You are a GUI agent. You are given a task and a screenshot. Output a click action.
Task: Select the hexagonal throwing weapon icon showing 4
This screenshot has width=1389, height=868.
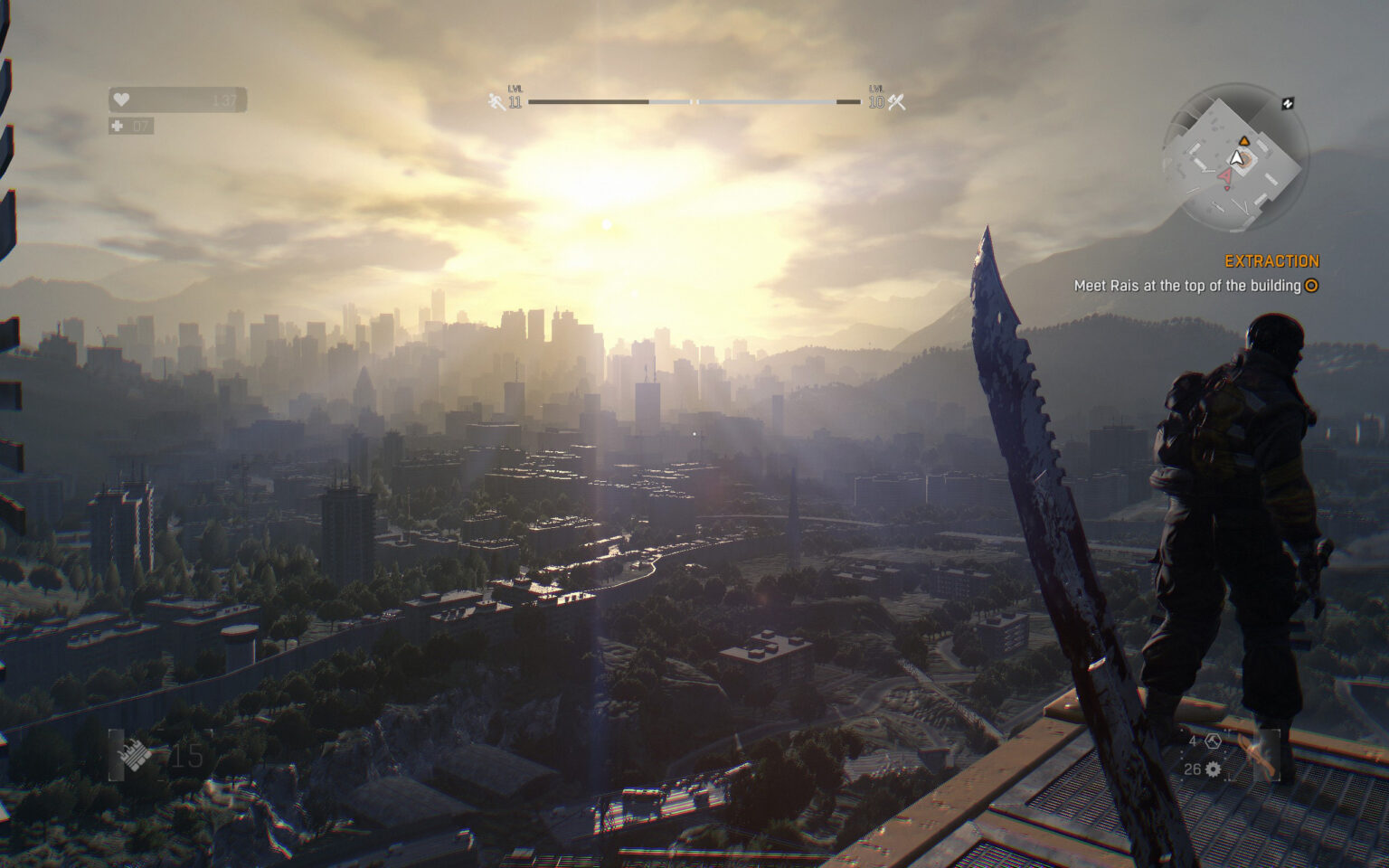[x=1213, y=741]
